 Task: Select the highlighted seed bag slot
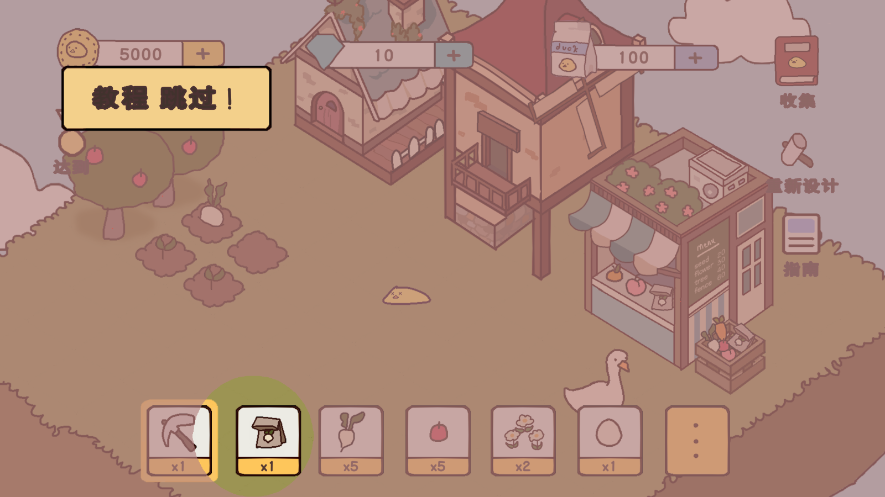tap(268, 439)
